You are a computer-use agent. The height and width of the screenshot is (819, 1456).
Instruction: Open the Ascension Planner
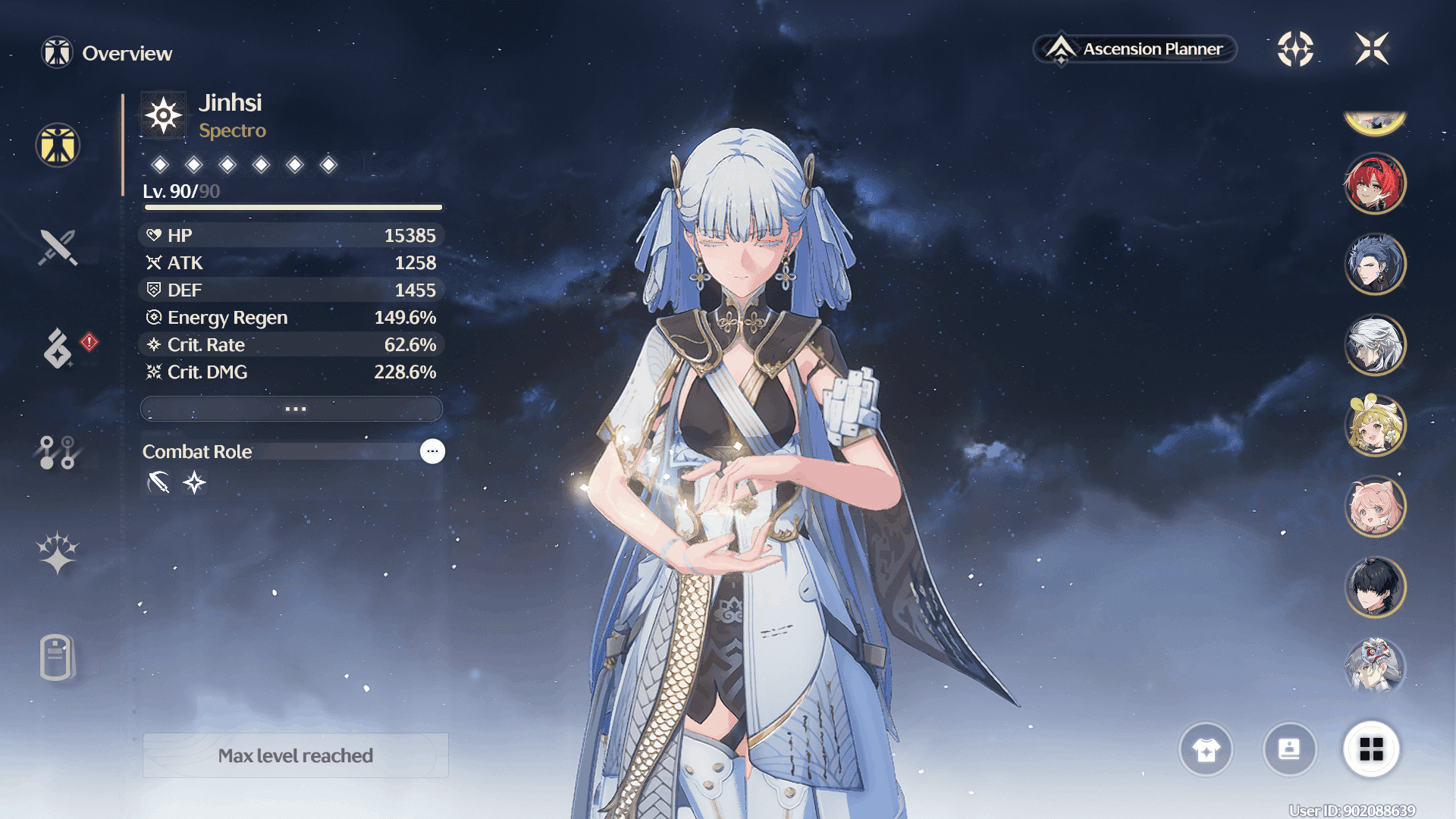1135,49
